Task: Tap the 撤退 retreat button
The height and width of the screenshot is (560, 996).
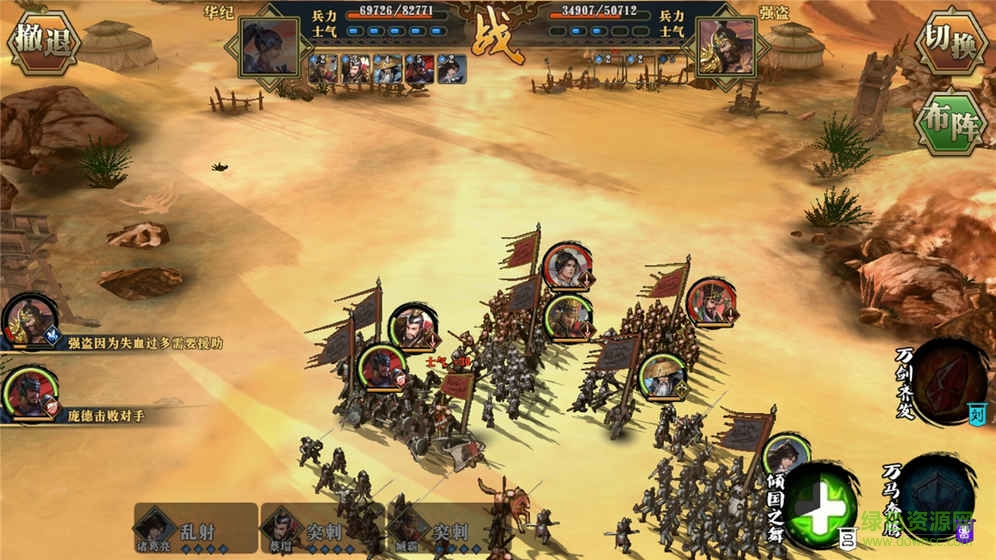Action: [43, 40]
